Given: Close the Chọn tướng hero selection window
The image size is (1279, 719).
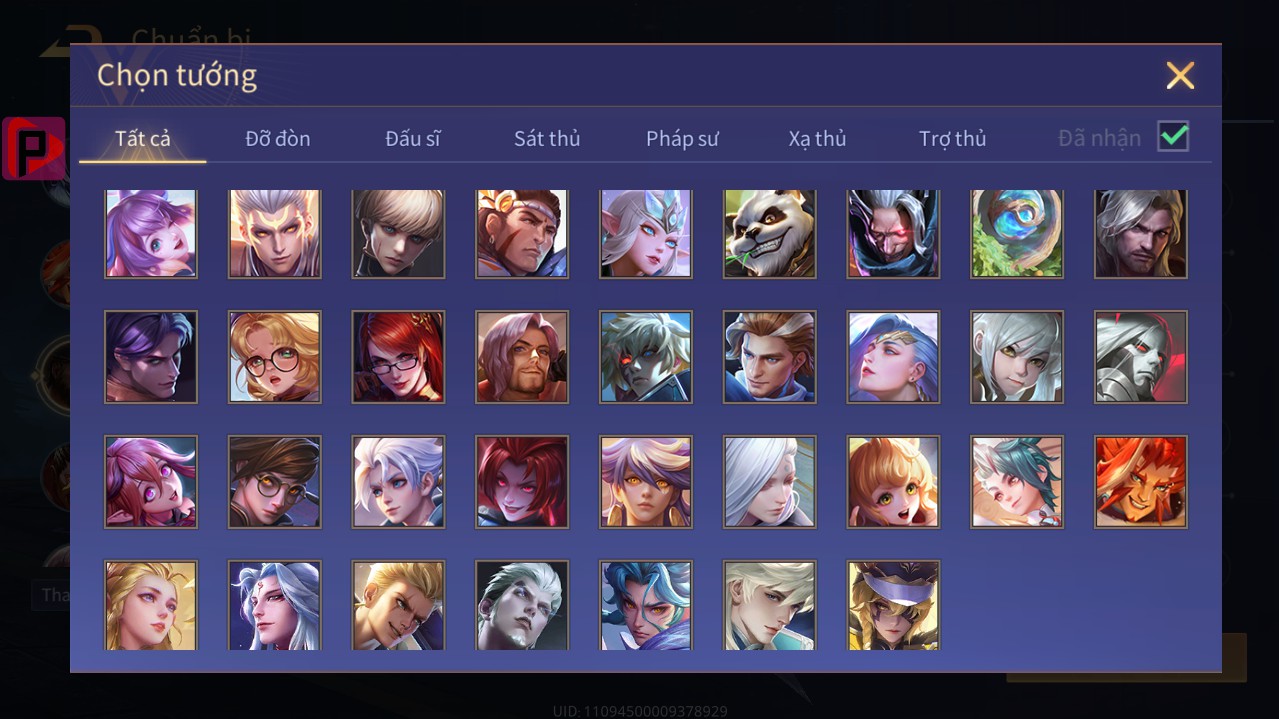Looking at the screenshot, I should point(1180,75).
